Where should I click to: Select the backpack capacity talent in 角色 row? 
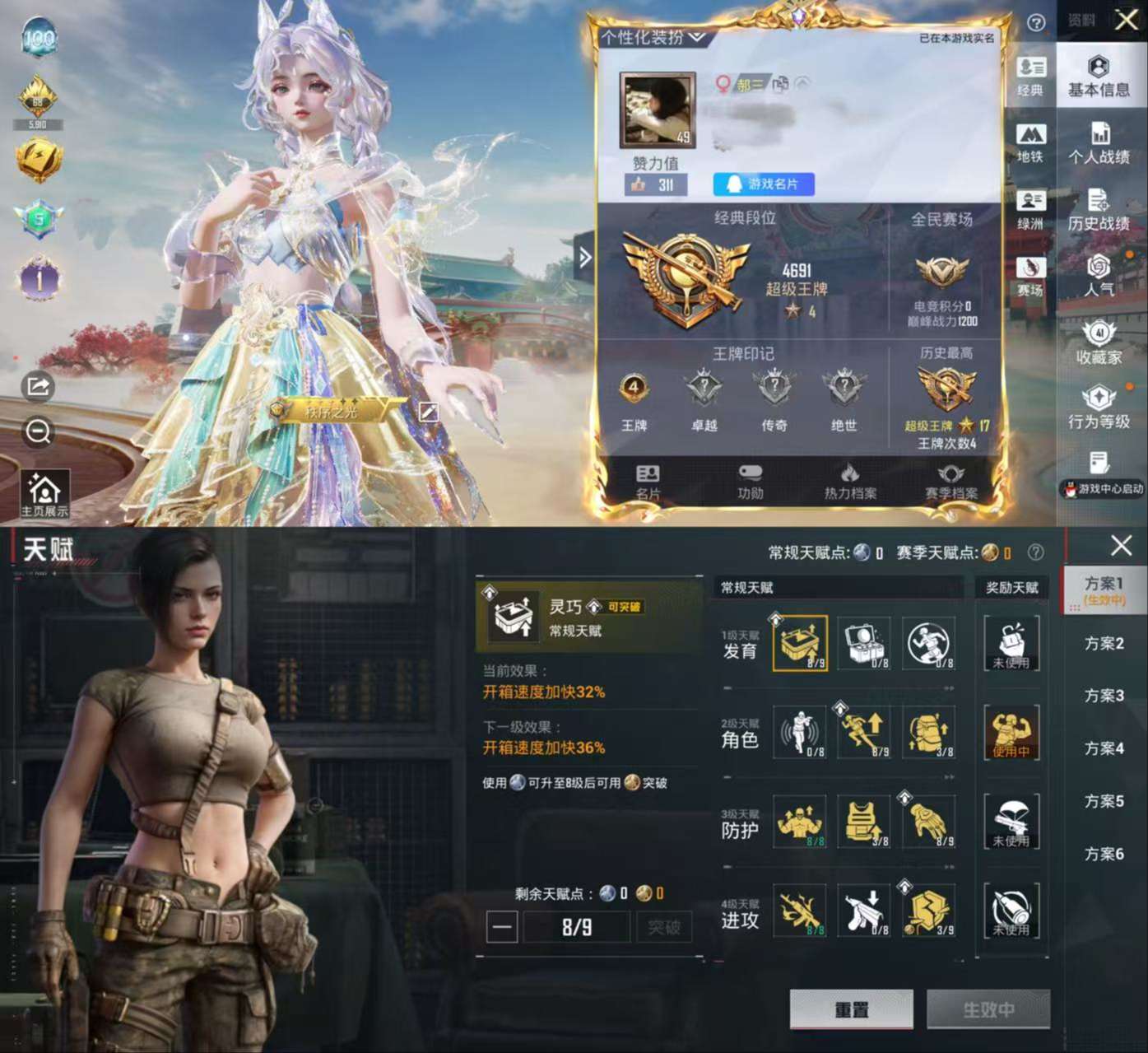928,734
